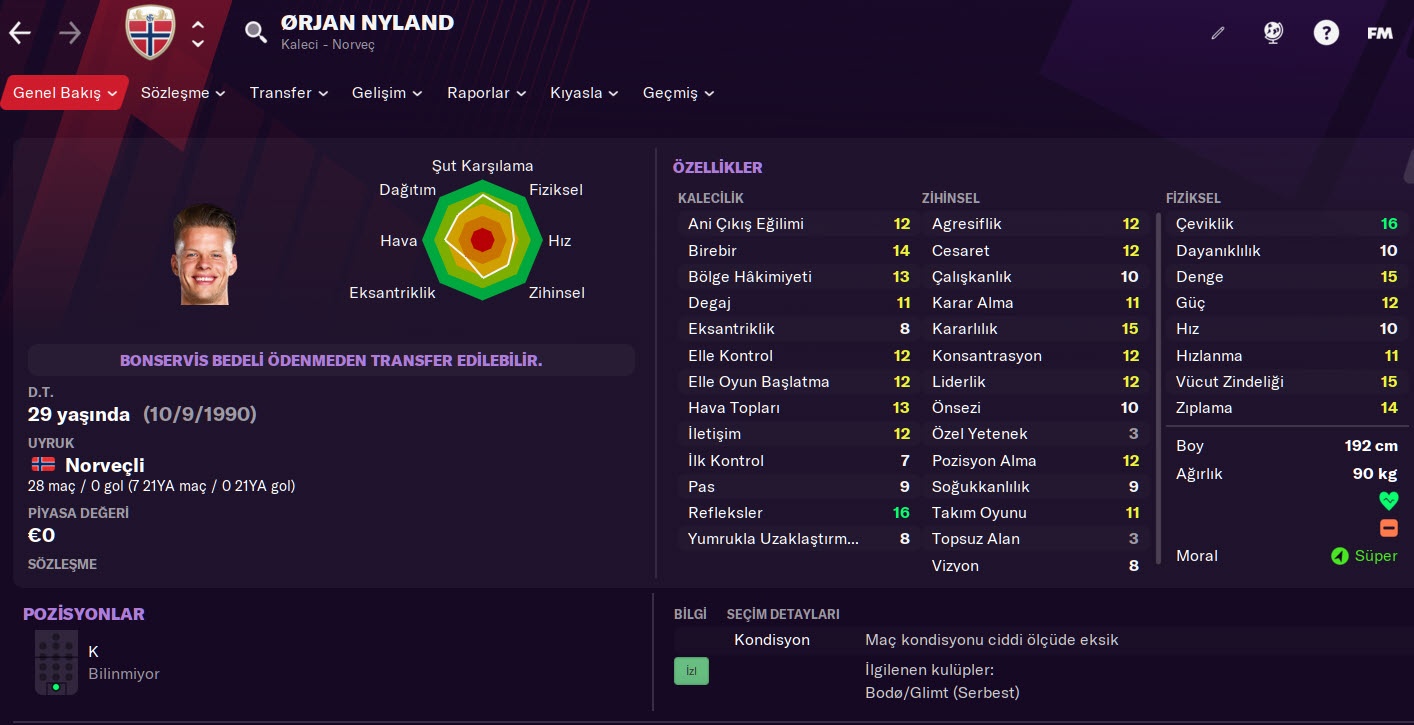Image resolution: width=1414 pixels, height=725 pixels.
Task: Open the Geçmiş menu
Action: (678, 93)
